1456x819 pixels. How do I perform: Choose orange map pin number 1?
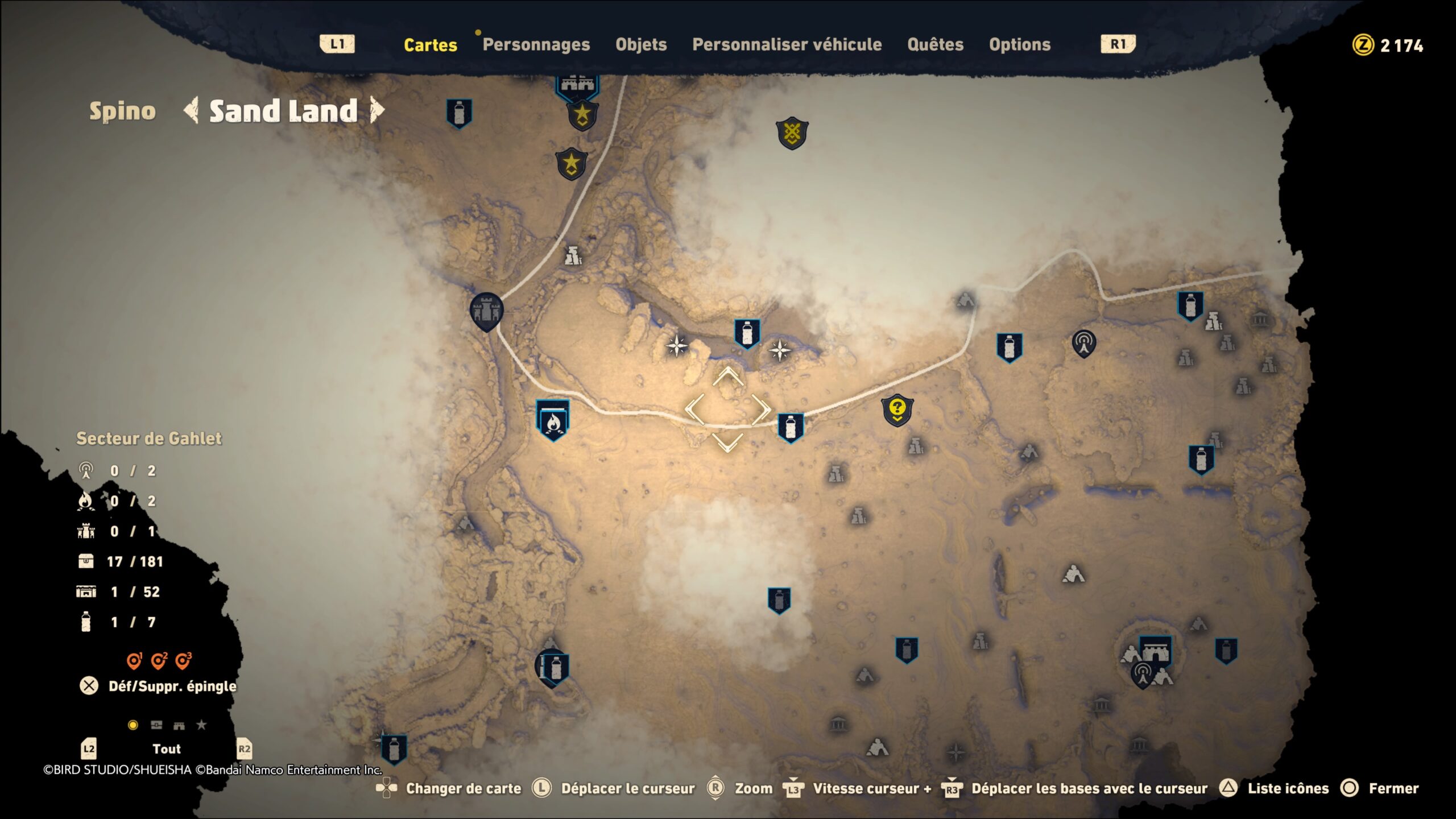click(x=134, y=661)
